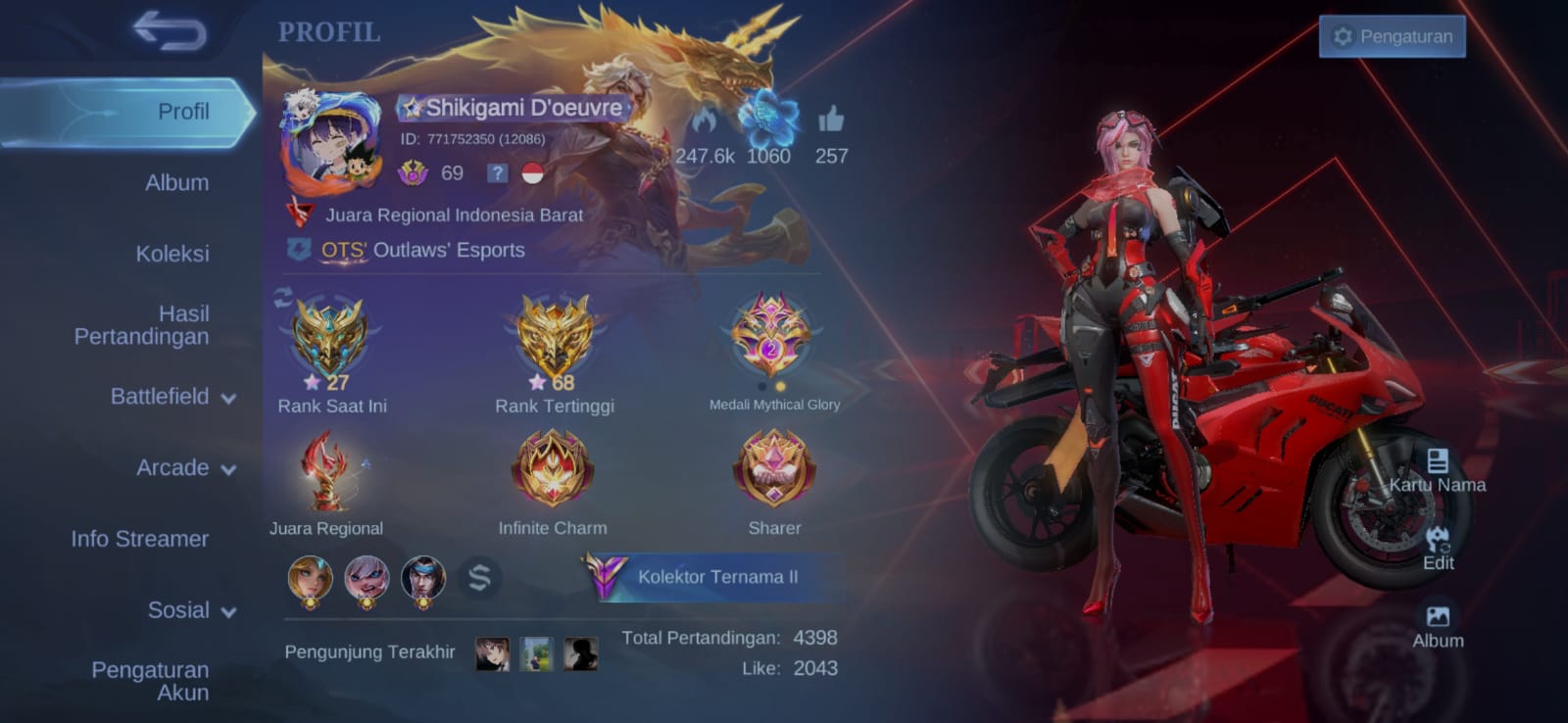The height and width of the screenshot is (723, 1568).
Task: Tap the thumbs-up like icon
Action: pos(831,120)
